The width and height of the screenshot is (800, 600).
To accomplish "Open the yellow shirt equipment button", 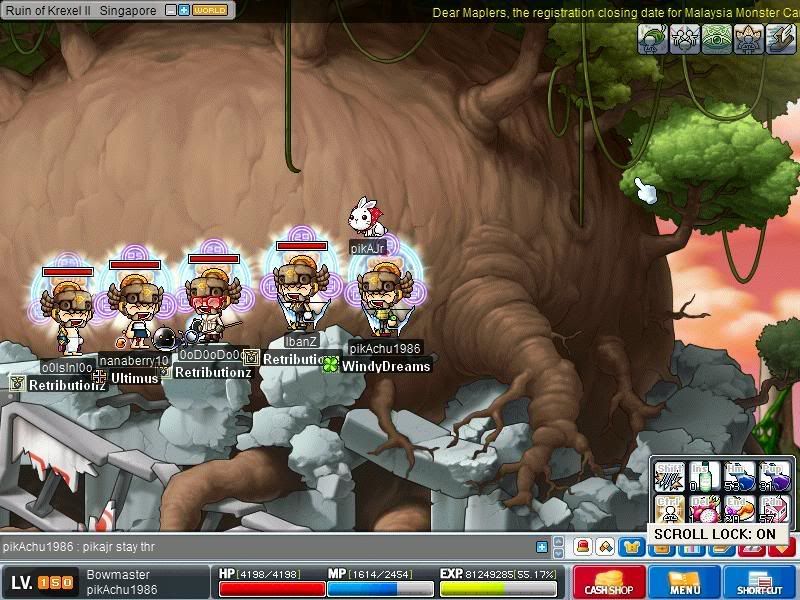I will [x=630, y=547].
